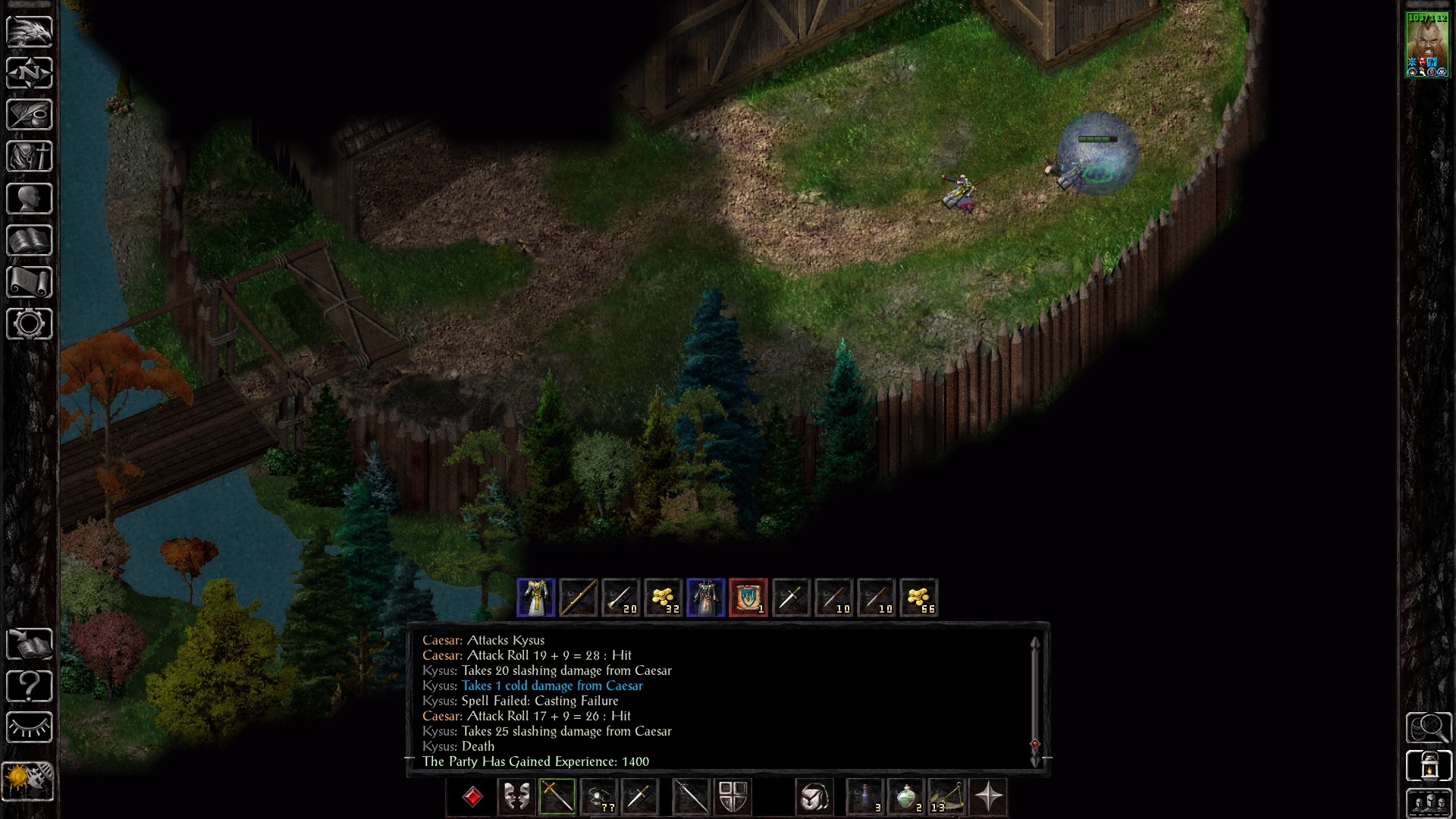Open the options gear button

click(30, 324)
